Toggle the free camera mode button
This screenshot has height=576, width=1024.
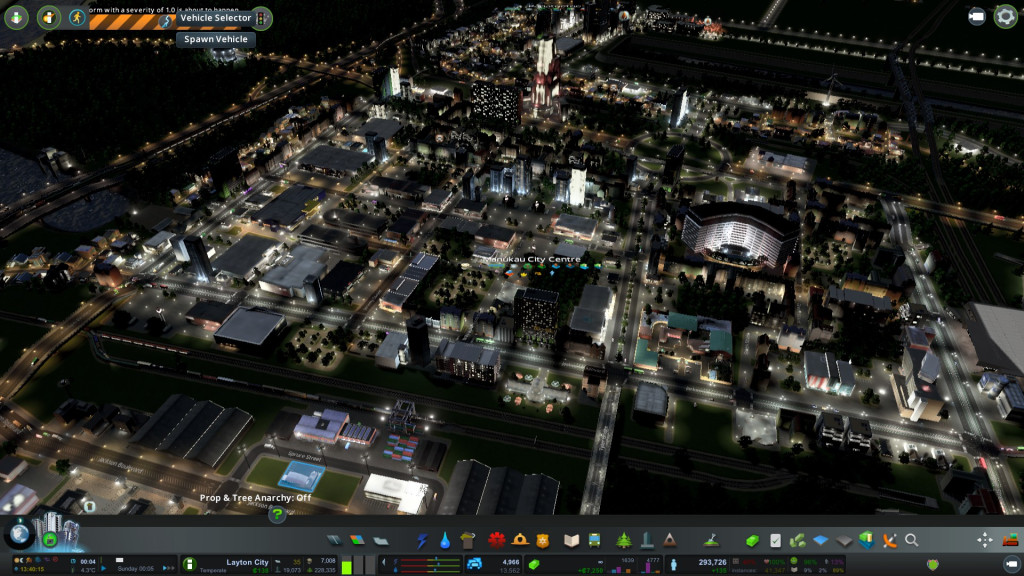(977, 16)
